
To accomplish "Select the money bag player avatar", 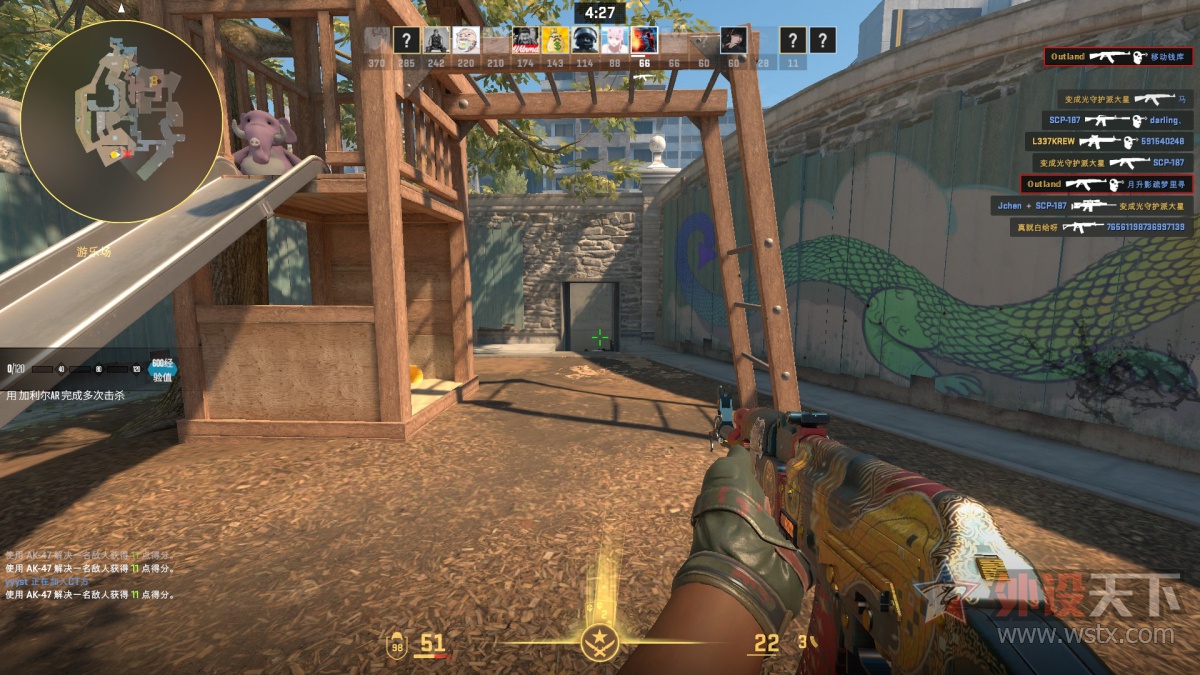I will tap(556, 40).
